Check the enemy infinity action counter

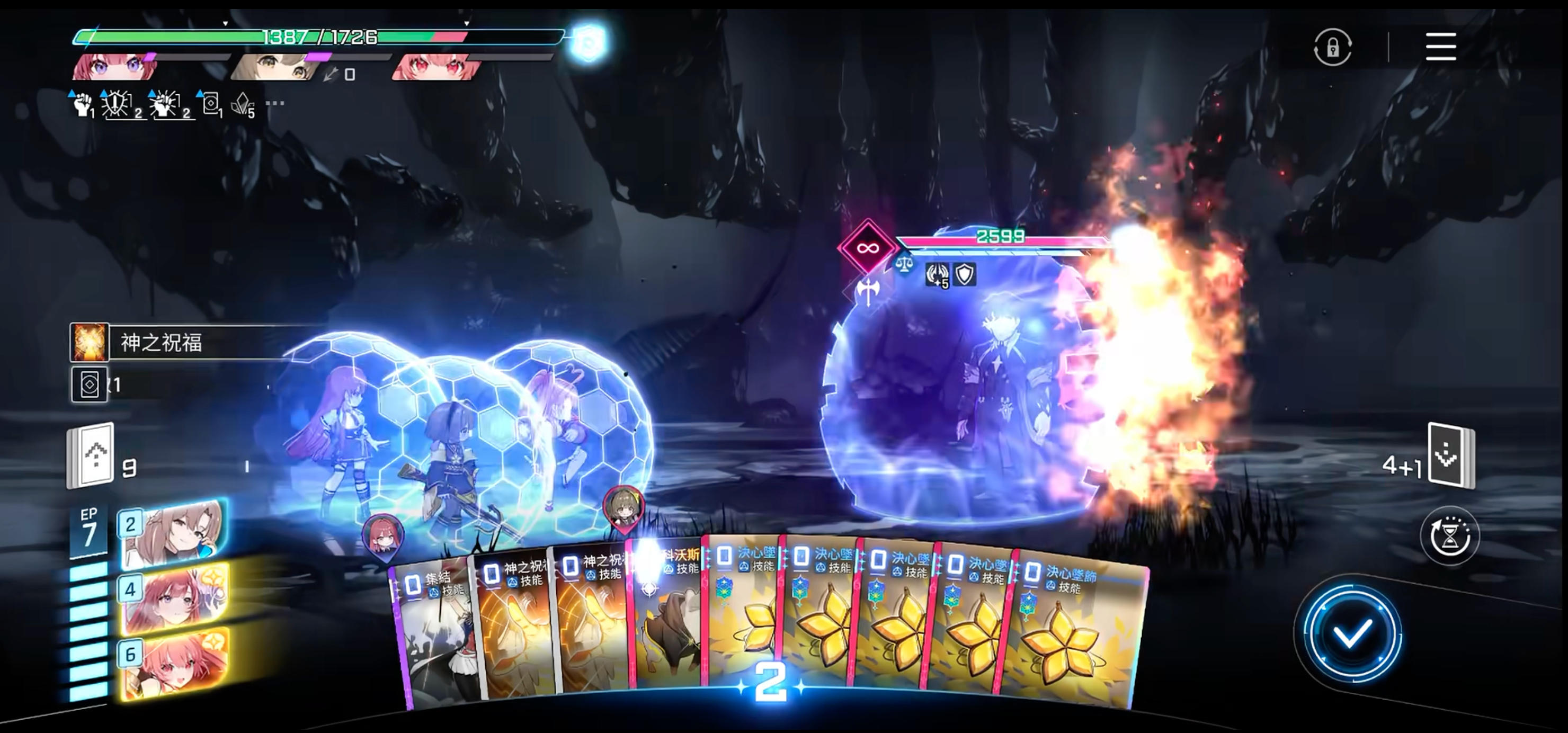(867, 248)
